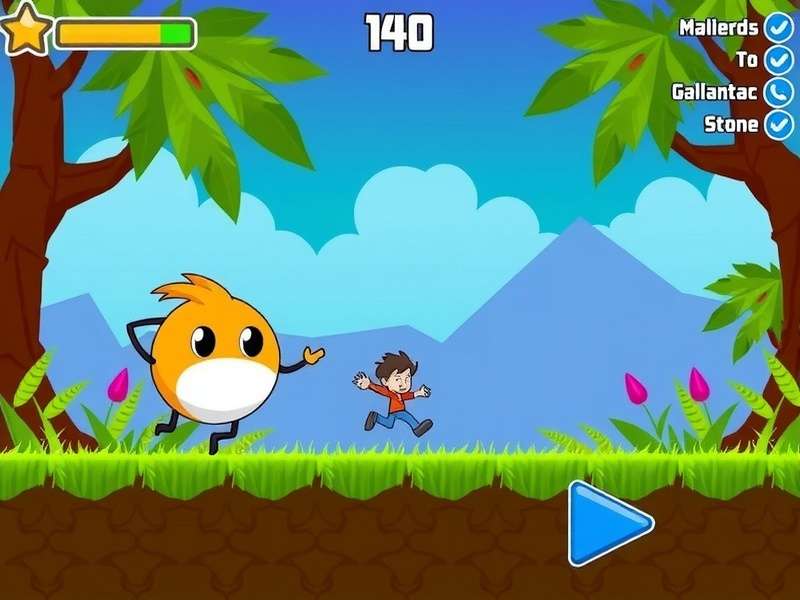The image size is (800, 600).
Task: Click the phone icon next to Gallantac
Action: [778, 92]
